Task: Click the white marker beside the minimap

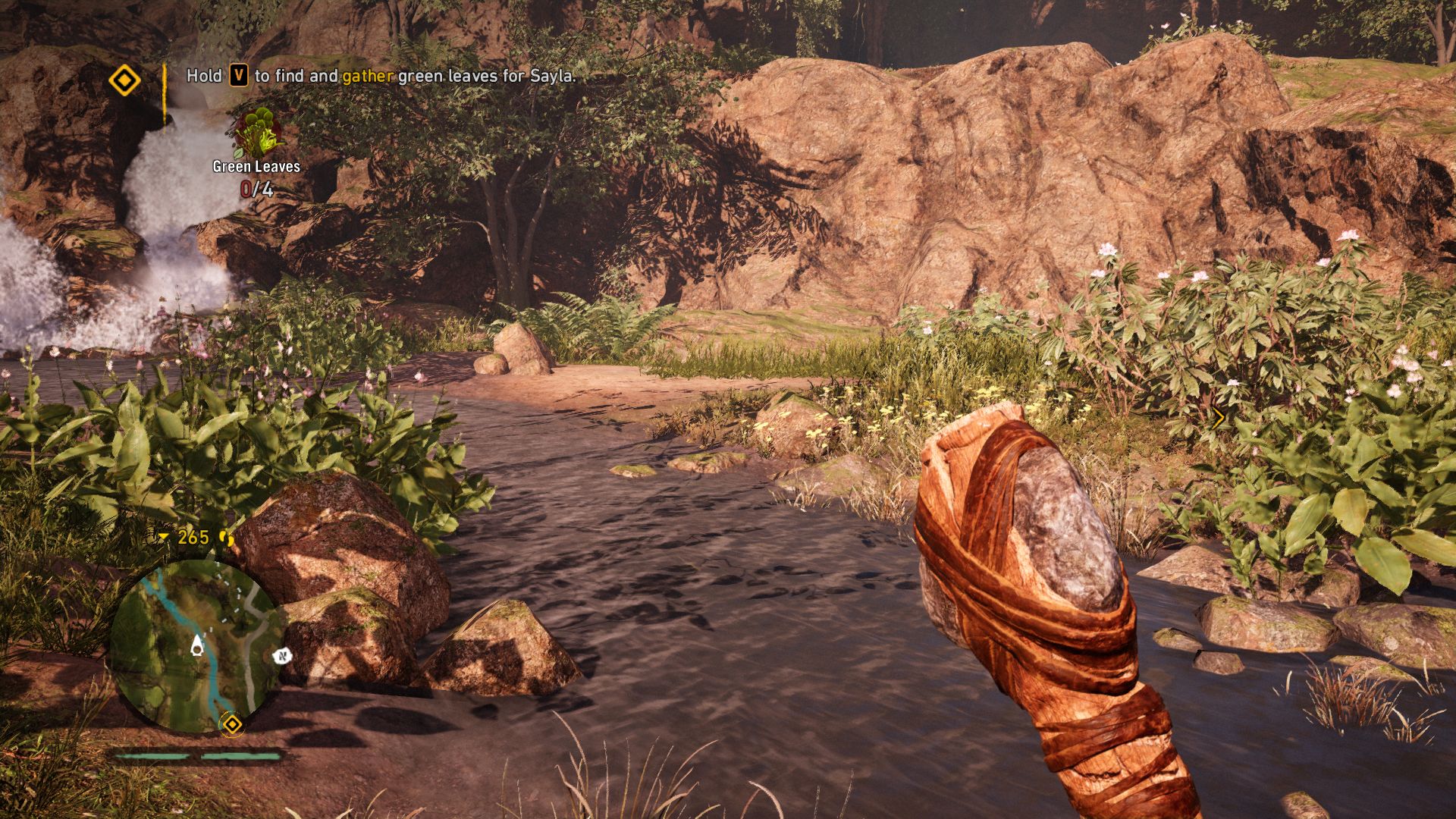Action: [282, 655]
